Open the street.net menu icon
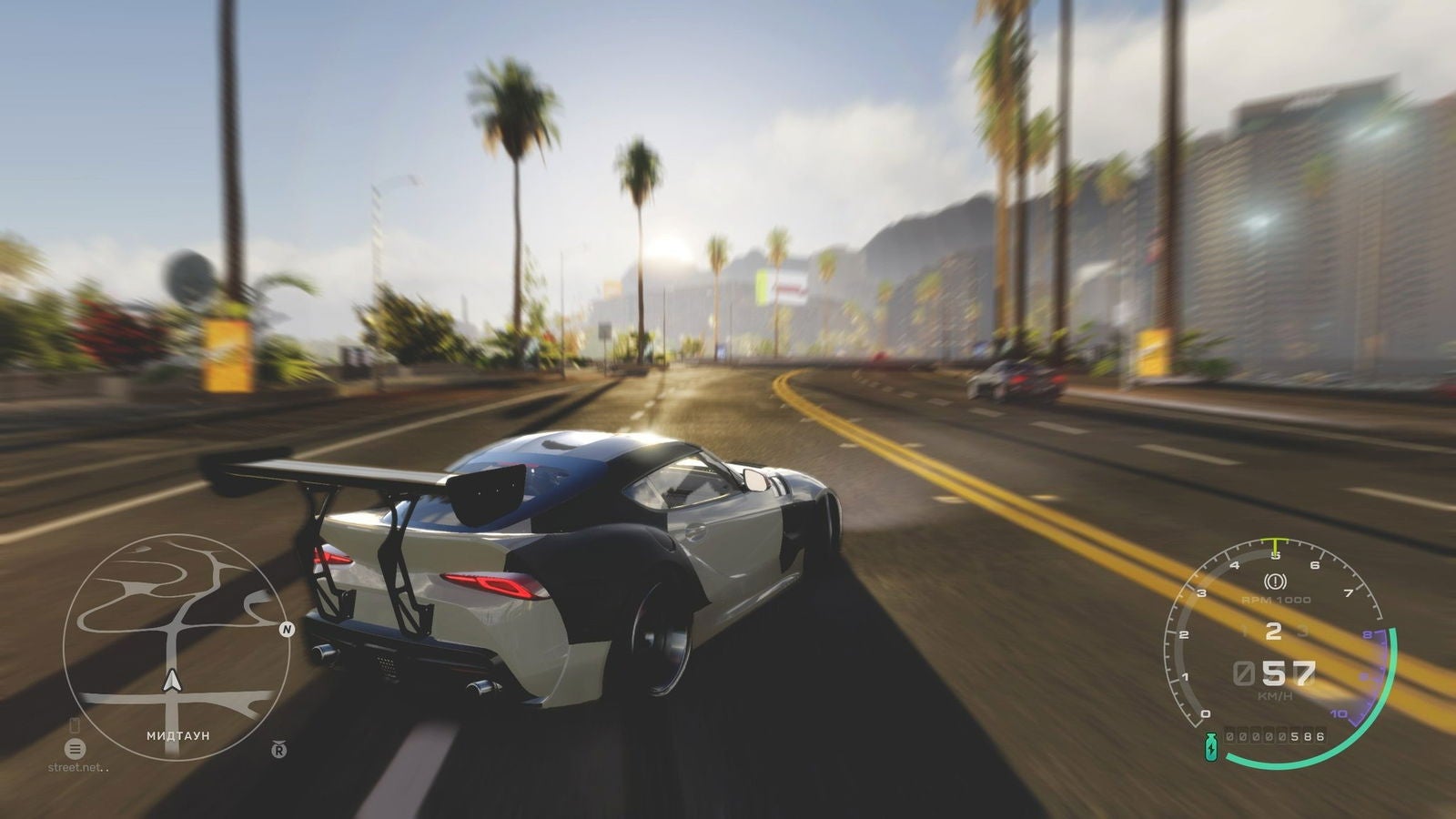This screenshot has width=1456, height=819. pyautogui.click(x=75, y=748)
